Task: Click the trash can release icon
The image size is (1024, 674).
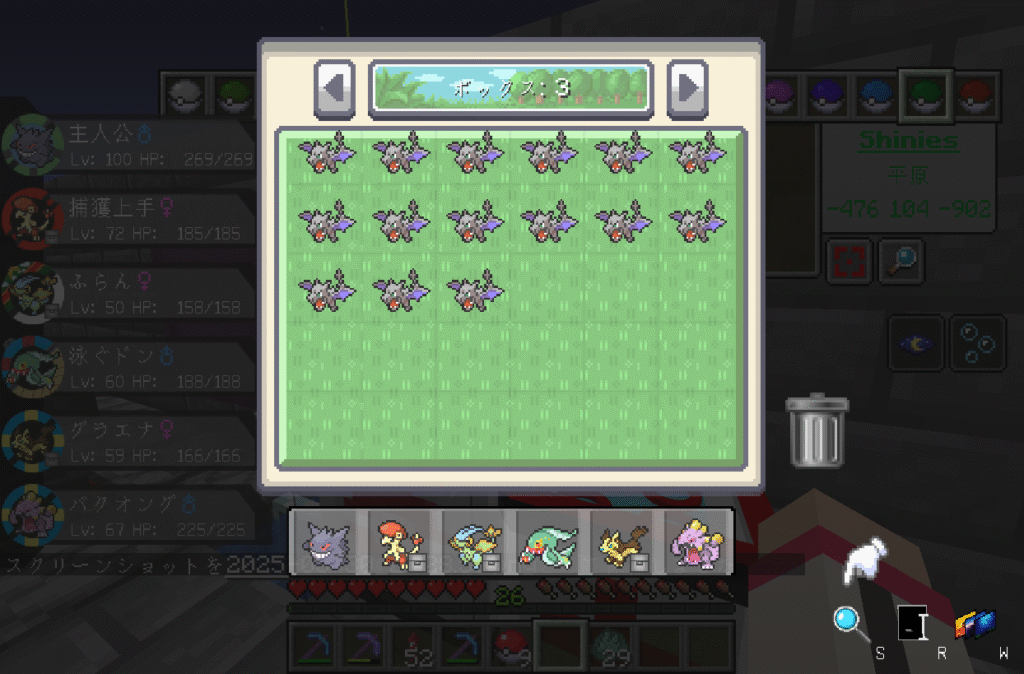Action: tap(816, 430)
